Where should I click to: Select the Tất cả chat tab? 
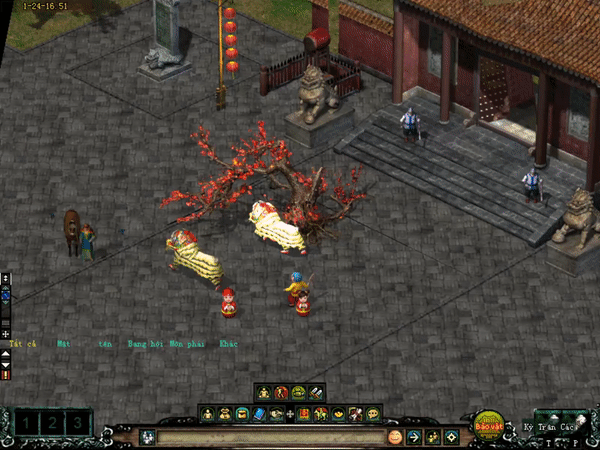[x=22, y=344]
